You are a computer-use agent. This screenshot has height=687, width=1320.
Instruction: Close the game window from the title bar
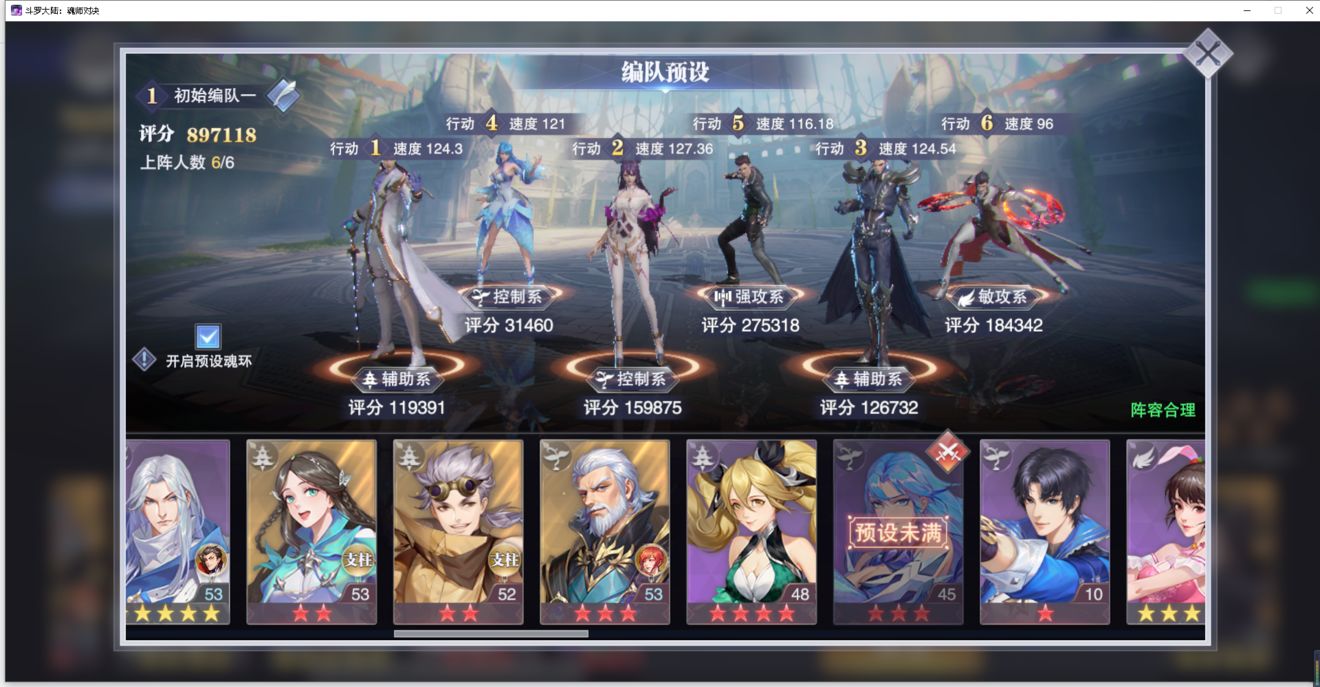pos(1308,10)
